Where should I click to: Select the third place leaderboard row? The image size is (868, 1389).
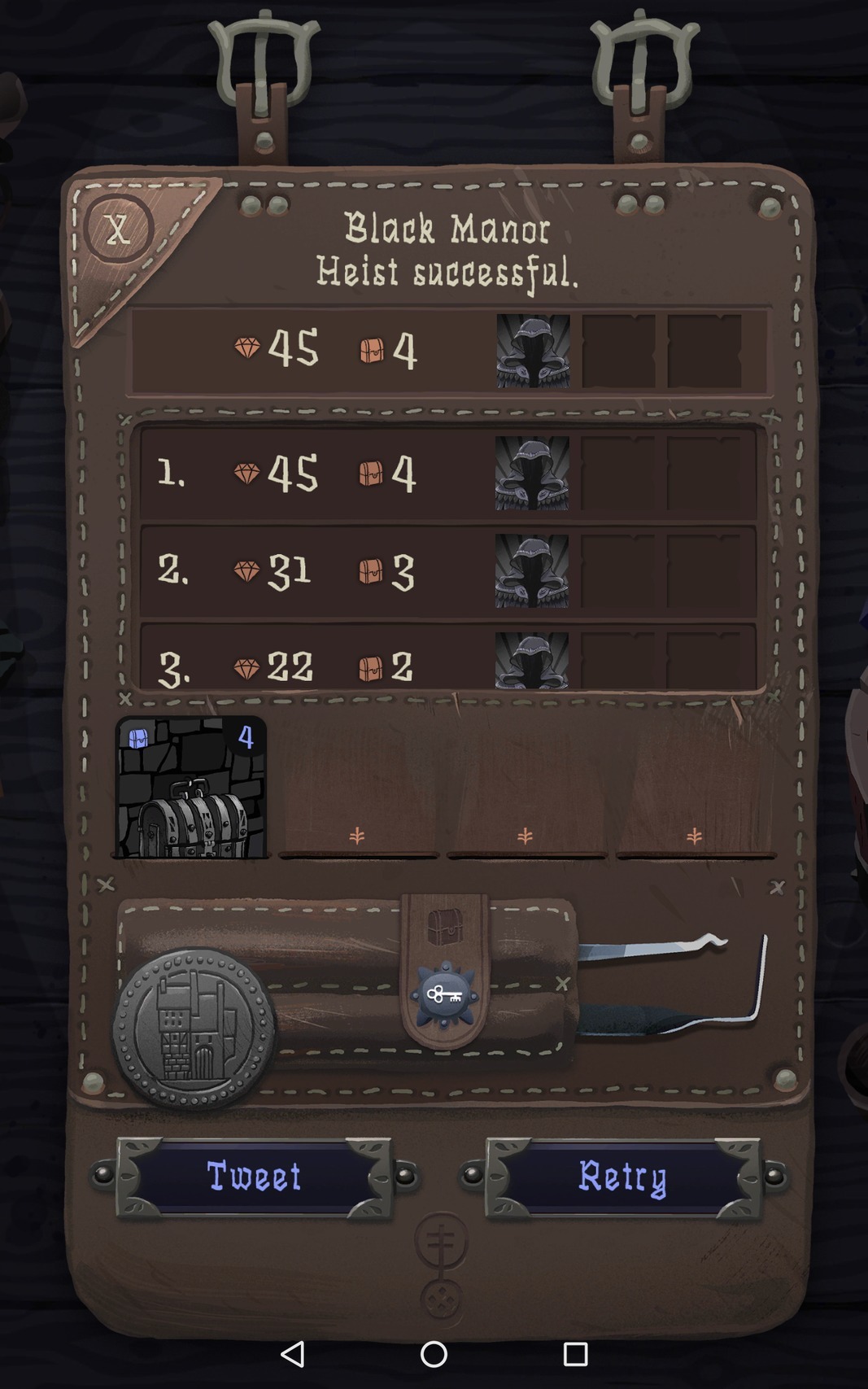coord(447,661)
